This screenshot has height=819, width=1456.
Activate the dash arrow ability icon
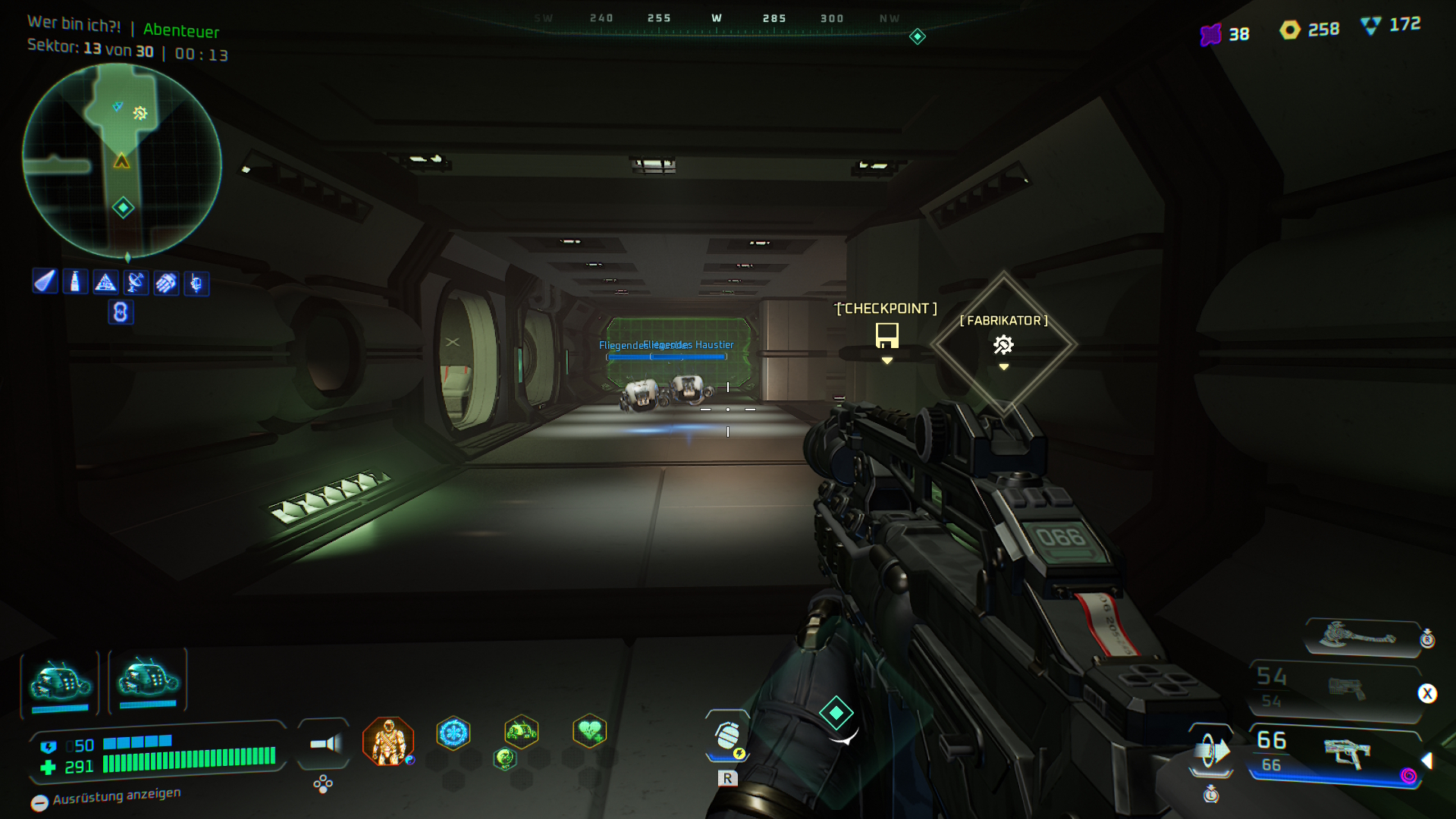tap(1211, 752)
